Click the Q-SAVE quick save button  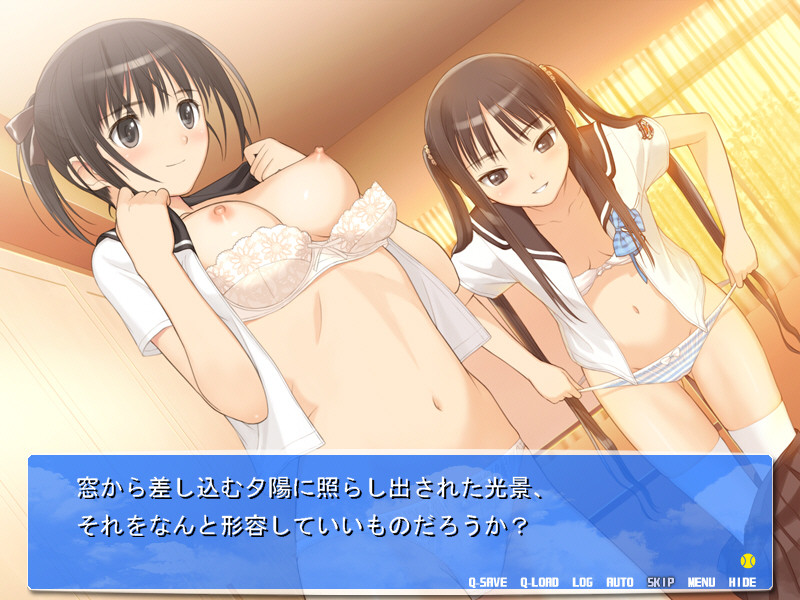[x=487, y=581]
